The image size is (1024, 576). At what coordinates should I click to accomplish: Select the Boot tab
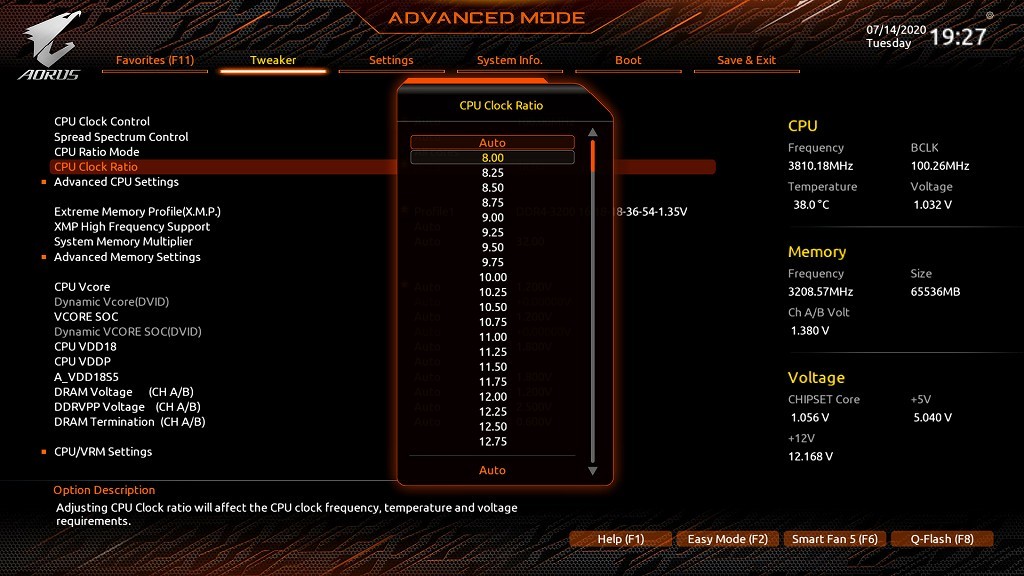628,60
